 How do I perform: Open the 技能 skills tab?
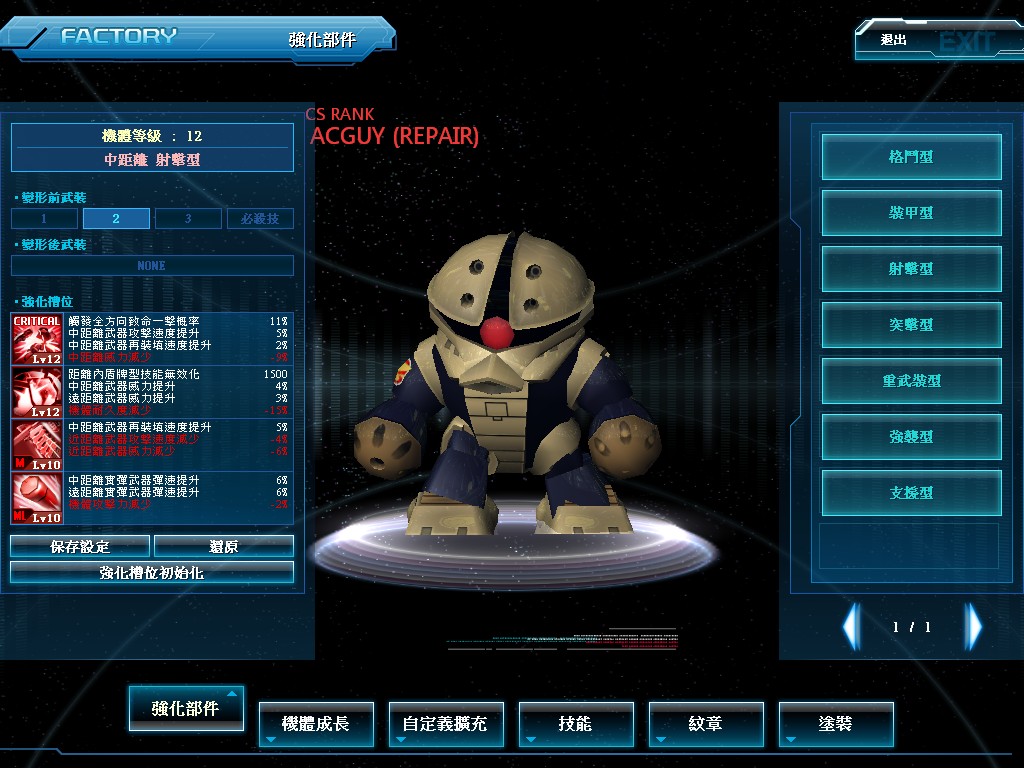click(x=576, y=723)
